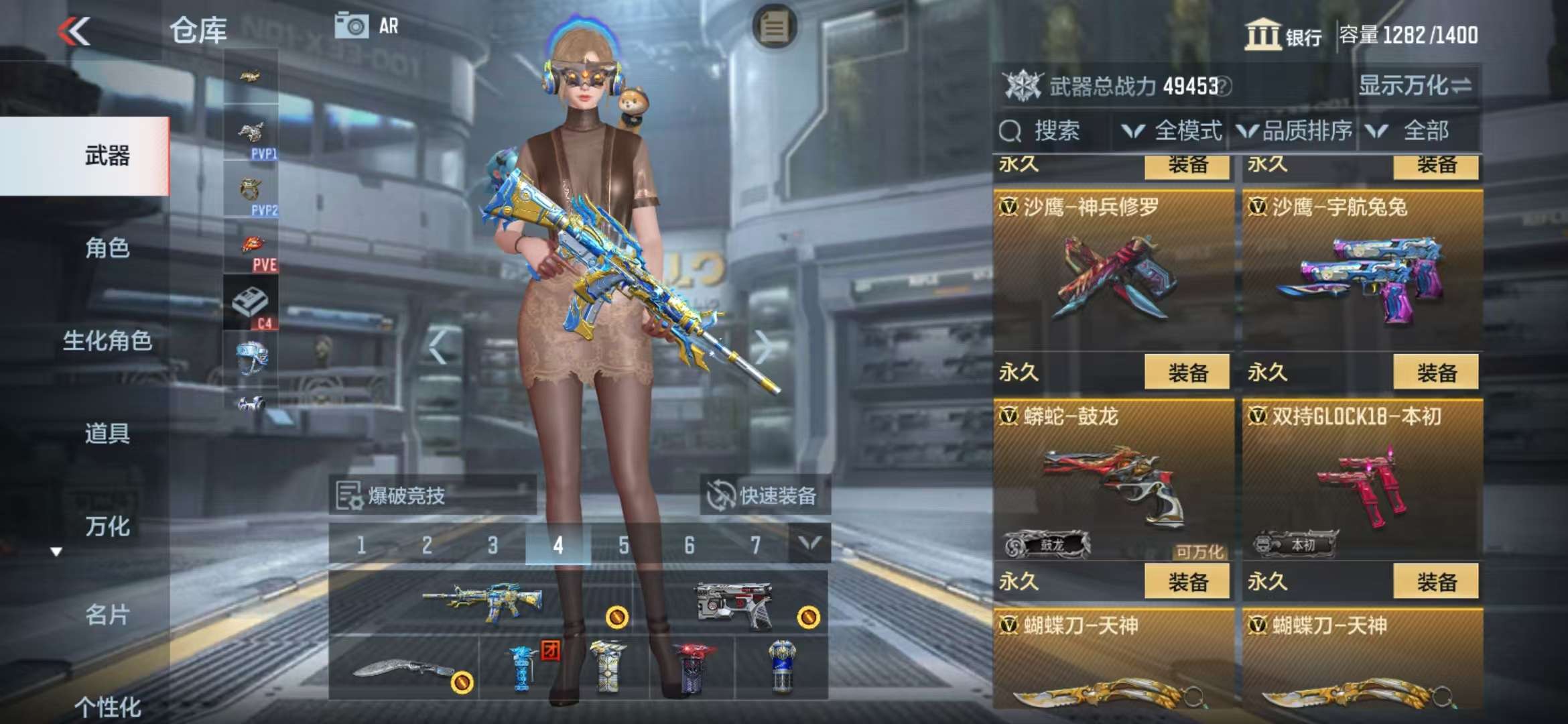Open the 生化角色 tab
This screenshot has width=1568, height=724.
point(107,341)
